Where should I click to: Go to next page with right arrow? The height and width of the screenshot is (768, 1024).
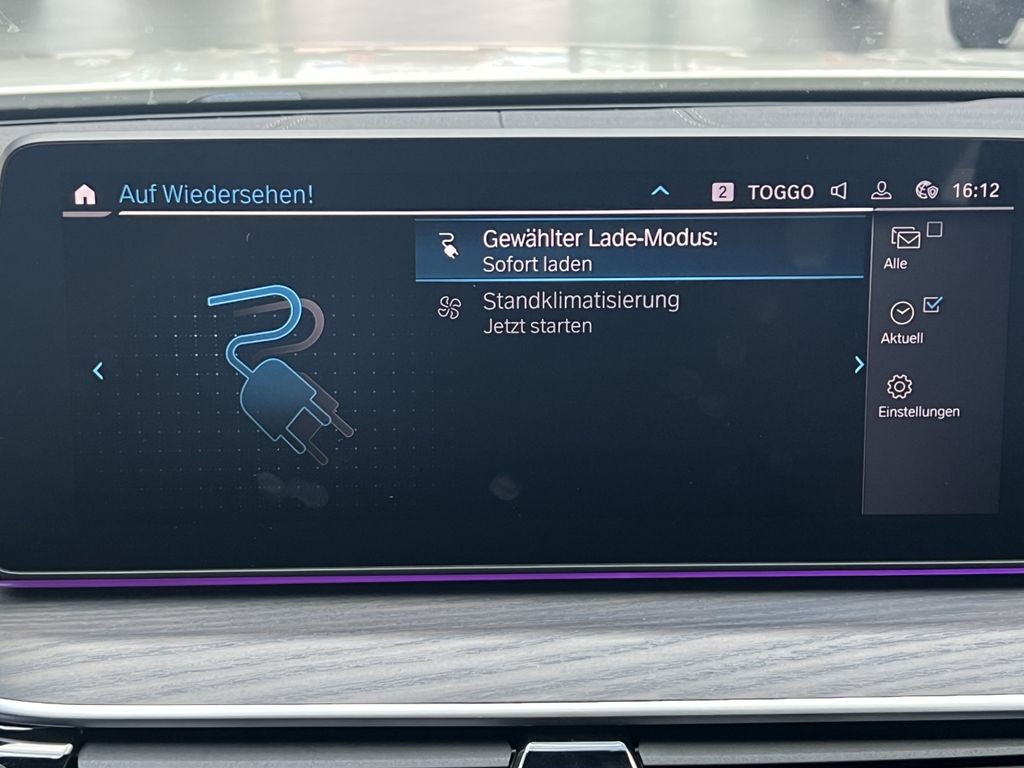[x=858, y=365]
